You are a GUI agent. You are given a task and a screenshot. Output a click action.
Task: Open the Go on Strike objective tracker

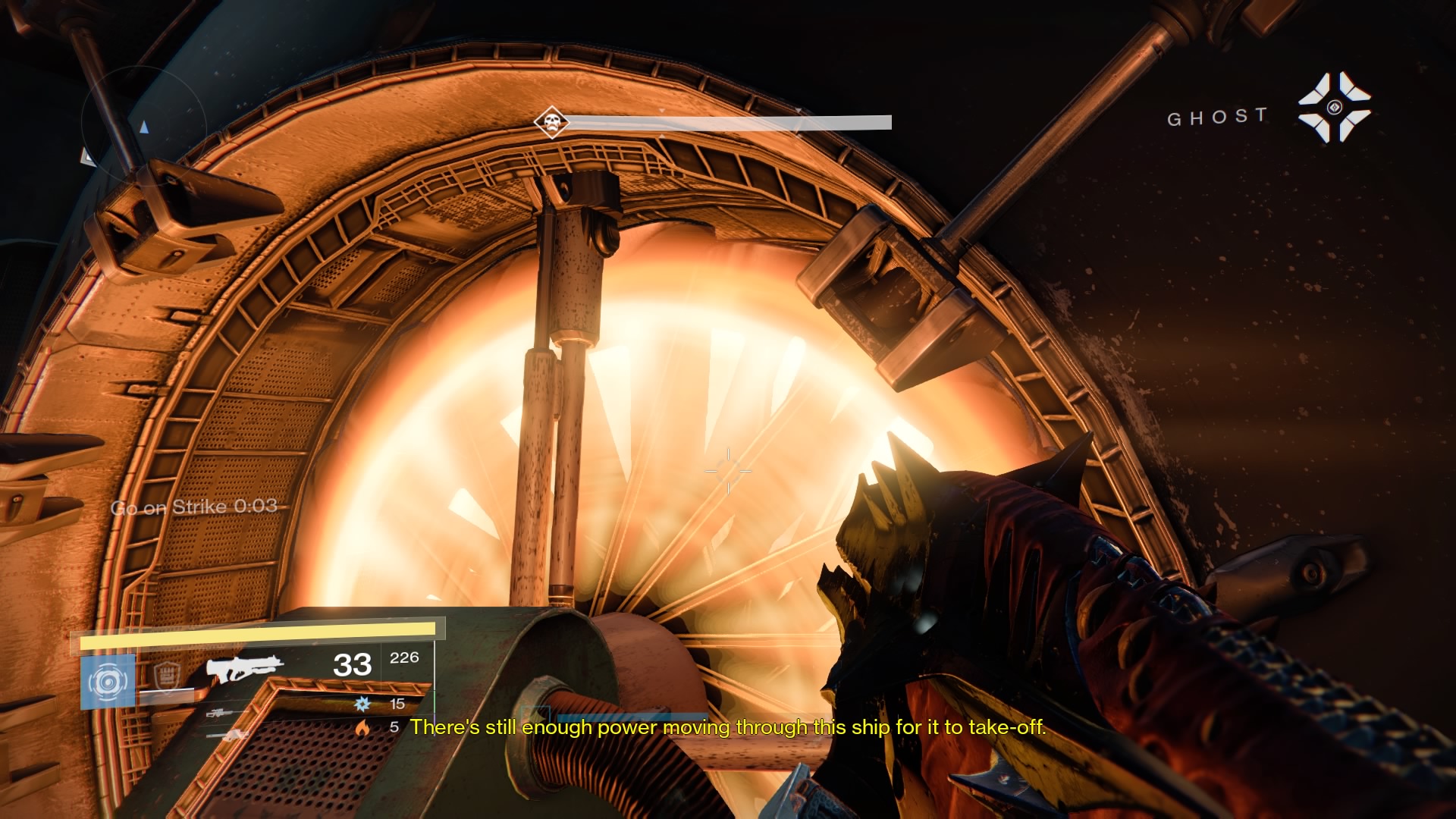point(194,507)
